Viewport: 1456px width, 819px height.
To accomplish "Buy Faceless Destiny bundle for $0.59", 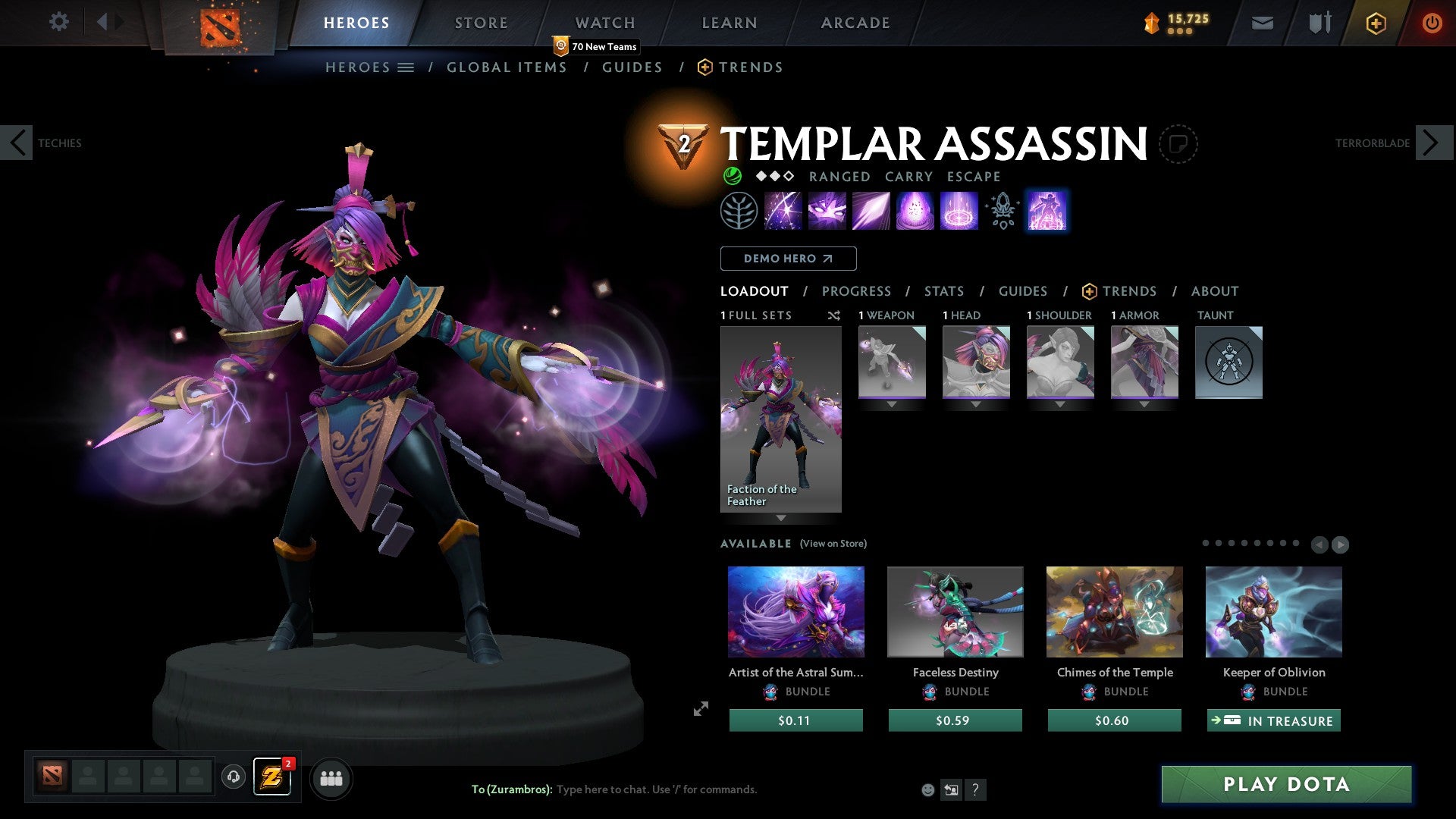I will point(955,720).
